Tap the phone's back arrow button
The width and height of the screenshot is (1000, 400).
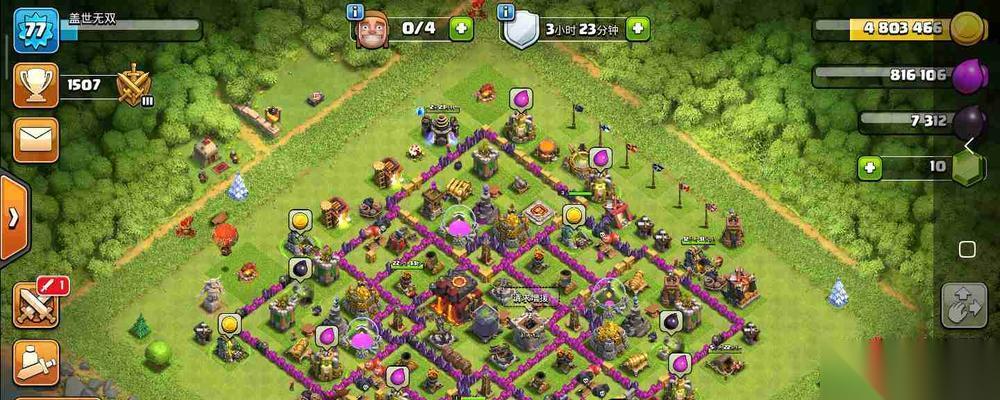[968, 148]
